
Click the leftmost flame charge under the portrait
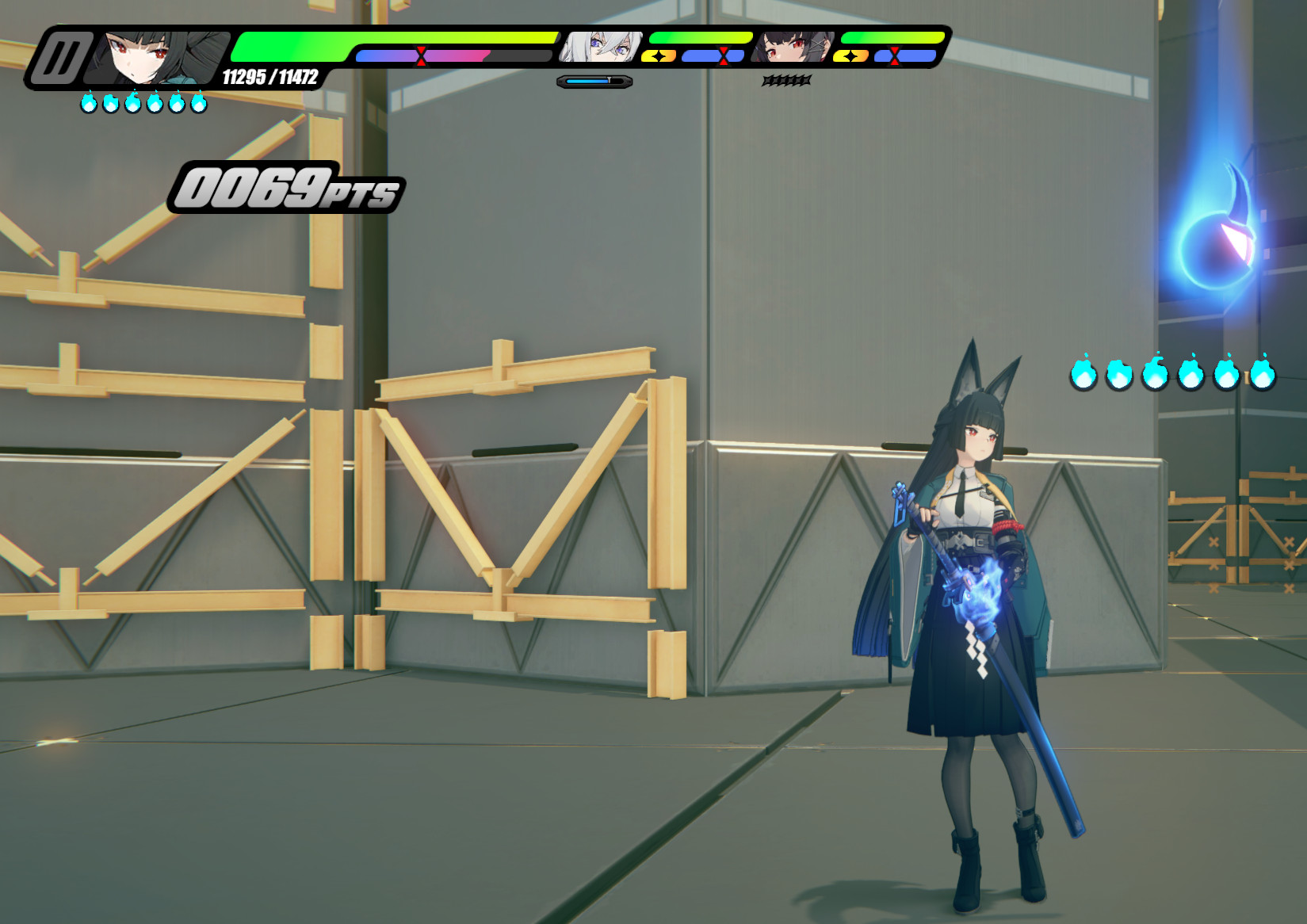(x=87, y=101)
